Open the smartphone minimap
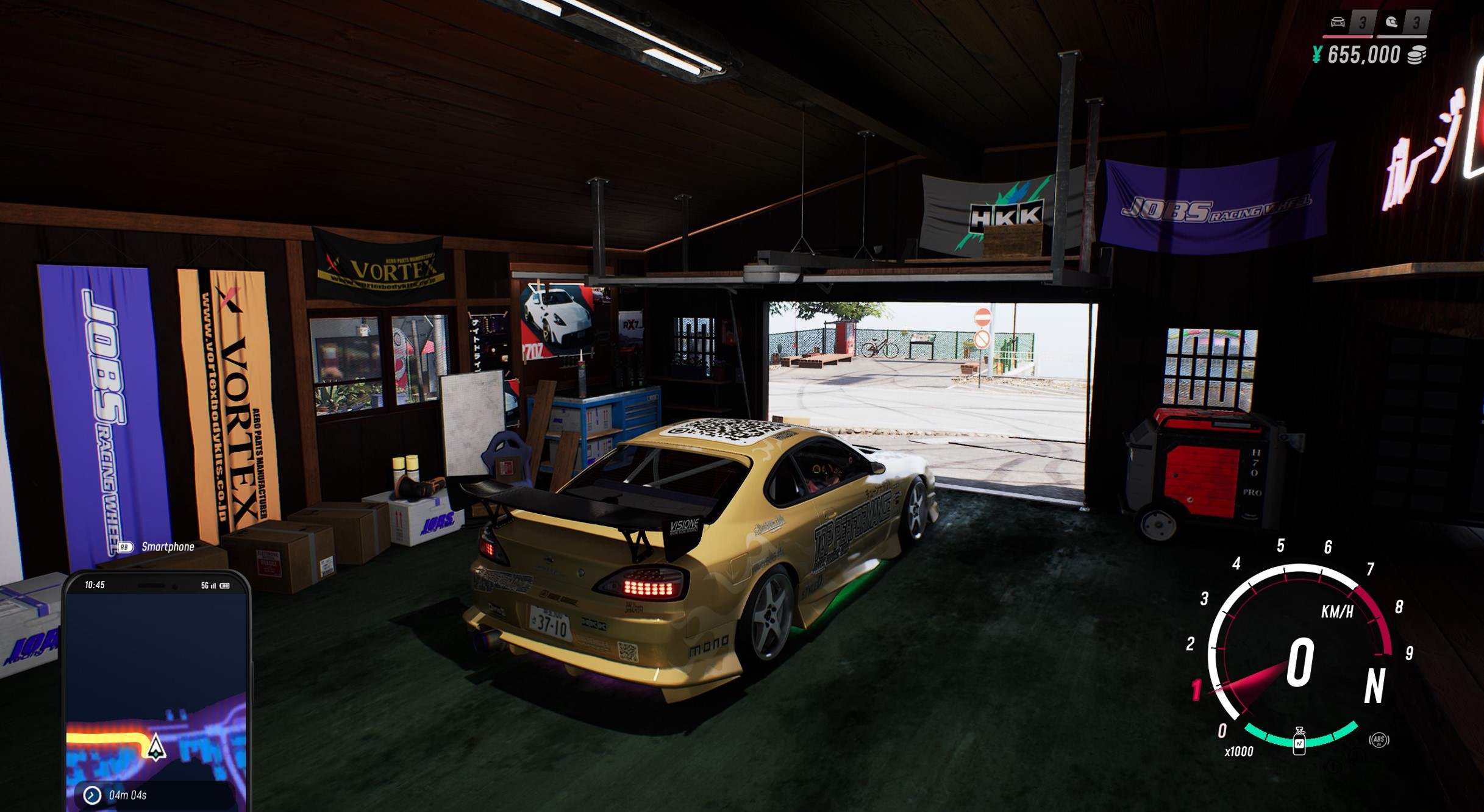This screenshot has width=1484, height=812. point(156,695)
